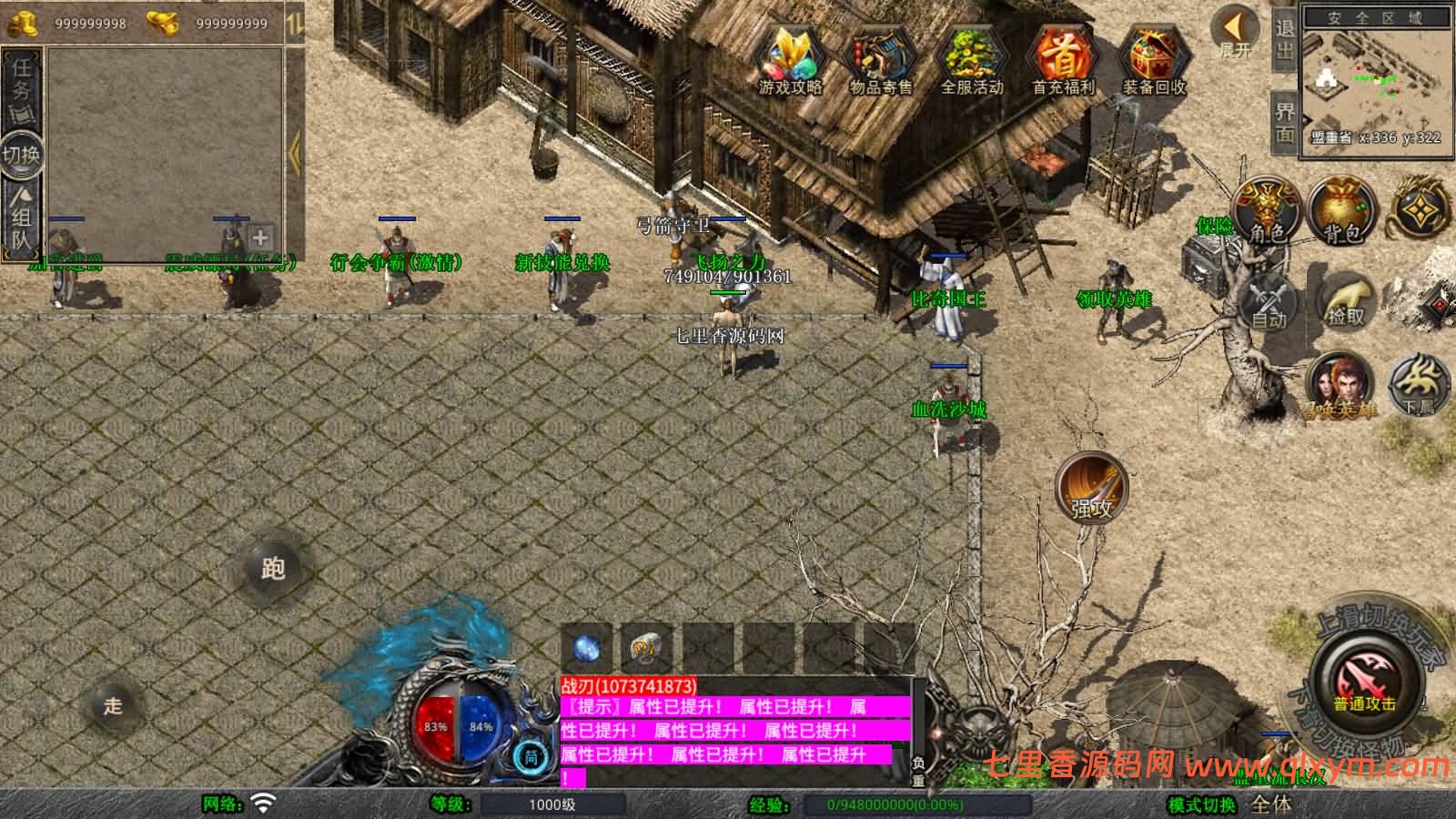Trigger the 普通攻击 normal attack button

pos(1365,684)
